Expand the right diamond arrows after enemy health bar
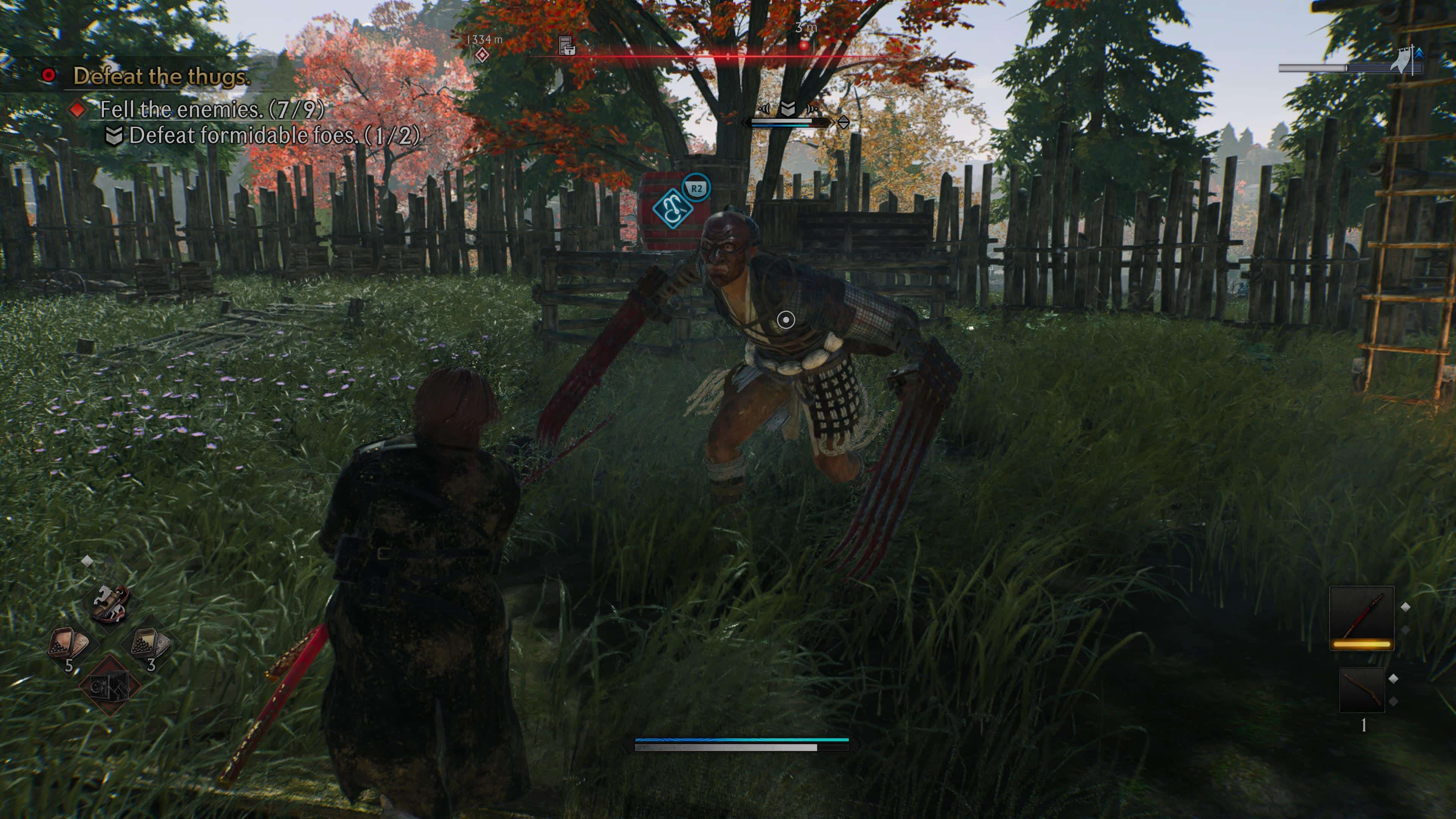 click(846, 123)
